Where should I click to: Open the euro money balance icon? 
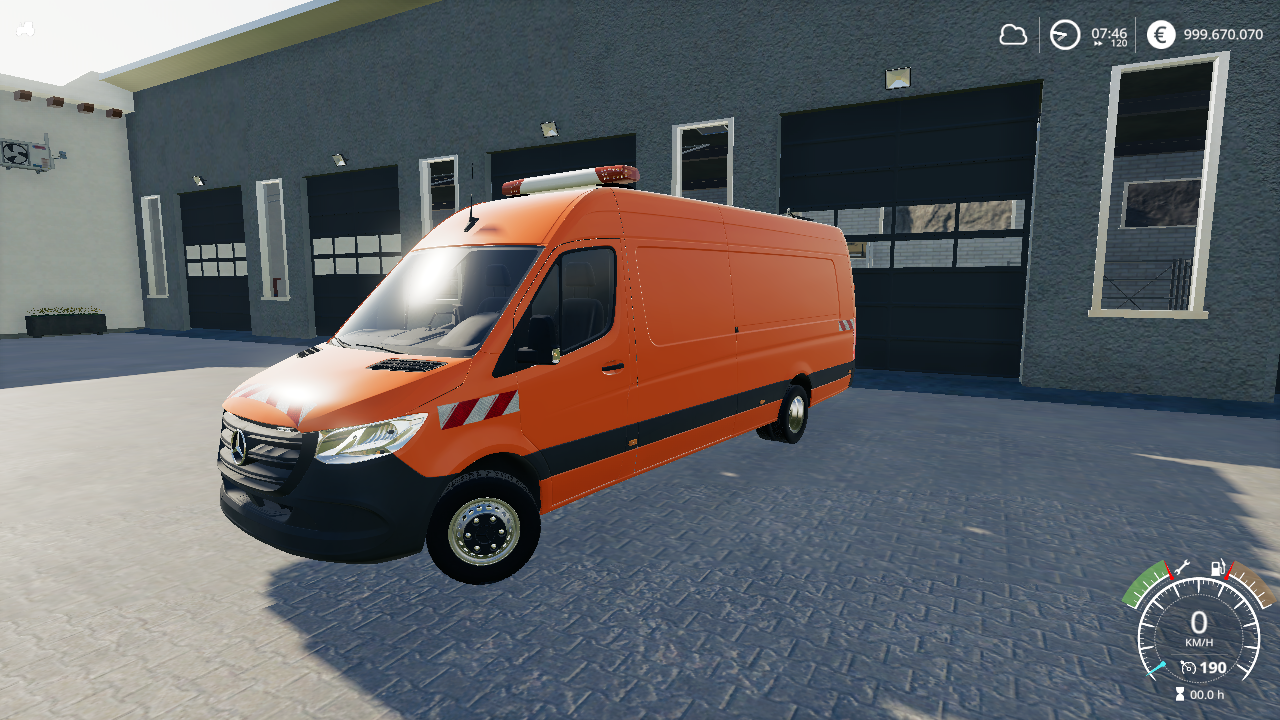click(1160, 35)
